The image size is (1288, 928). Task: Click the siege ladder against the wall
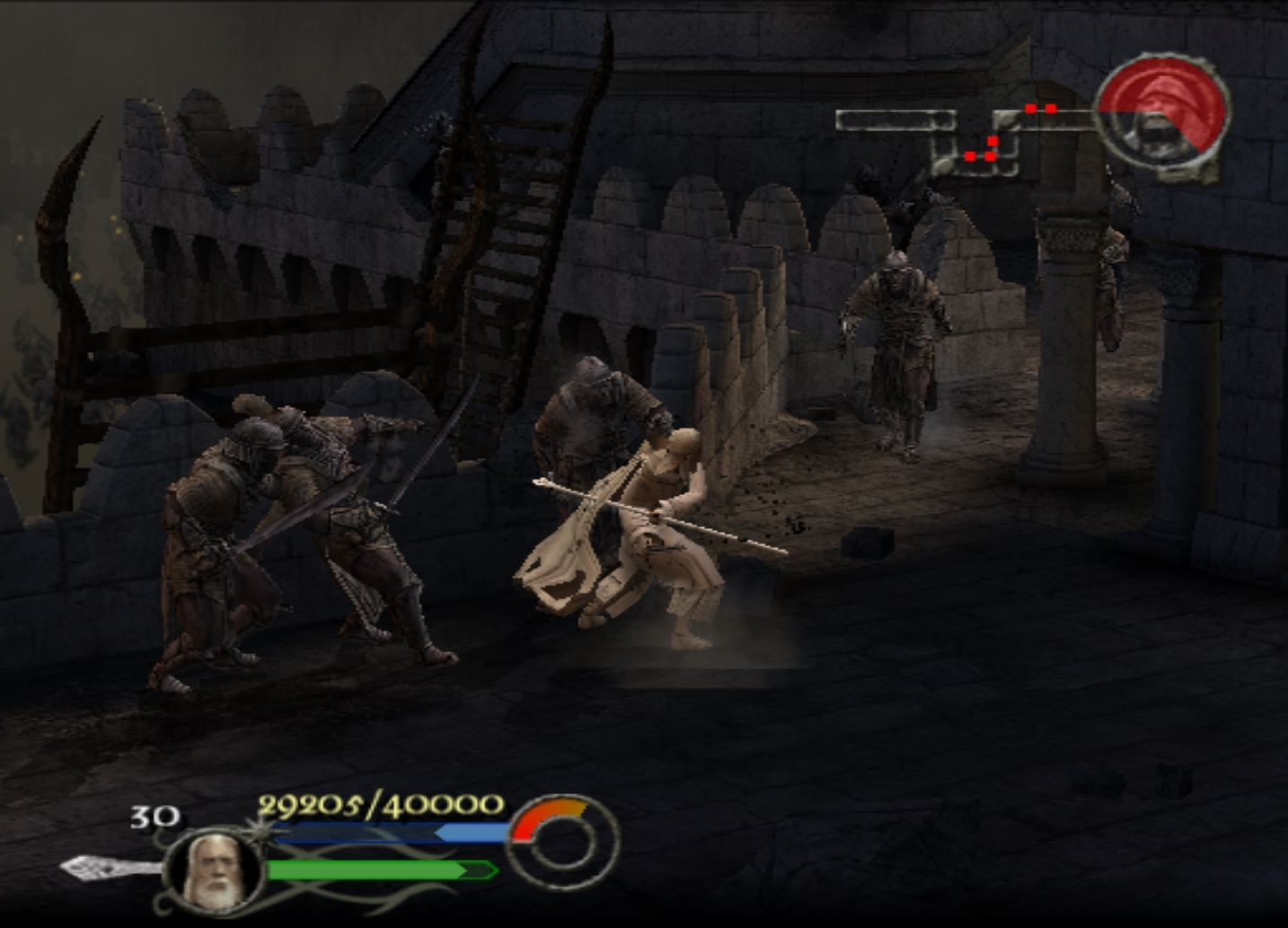[503, 234]
